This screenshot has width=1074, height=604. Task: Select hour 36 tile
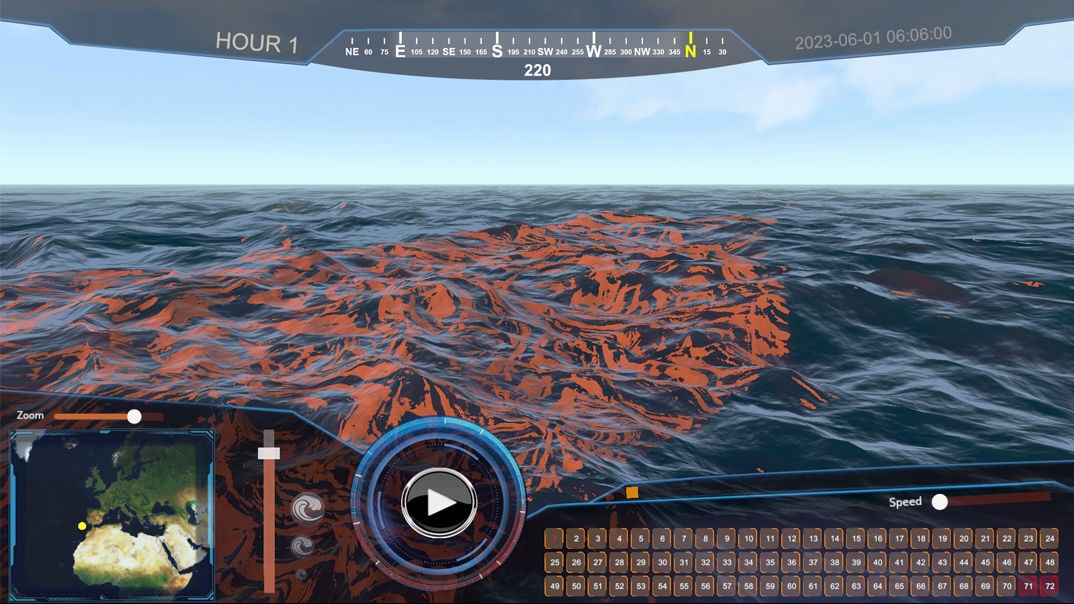pyautogui.click(x=791, y=563)
